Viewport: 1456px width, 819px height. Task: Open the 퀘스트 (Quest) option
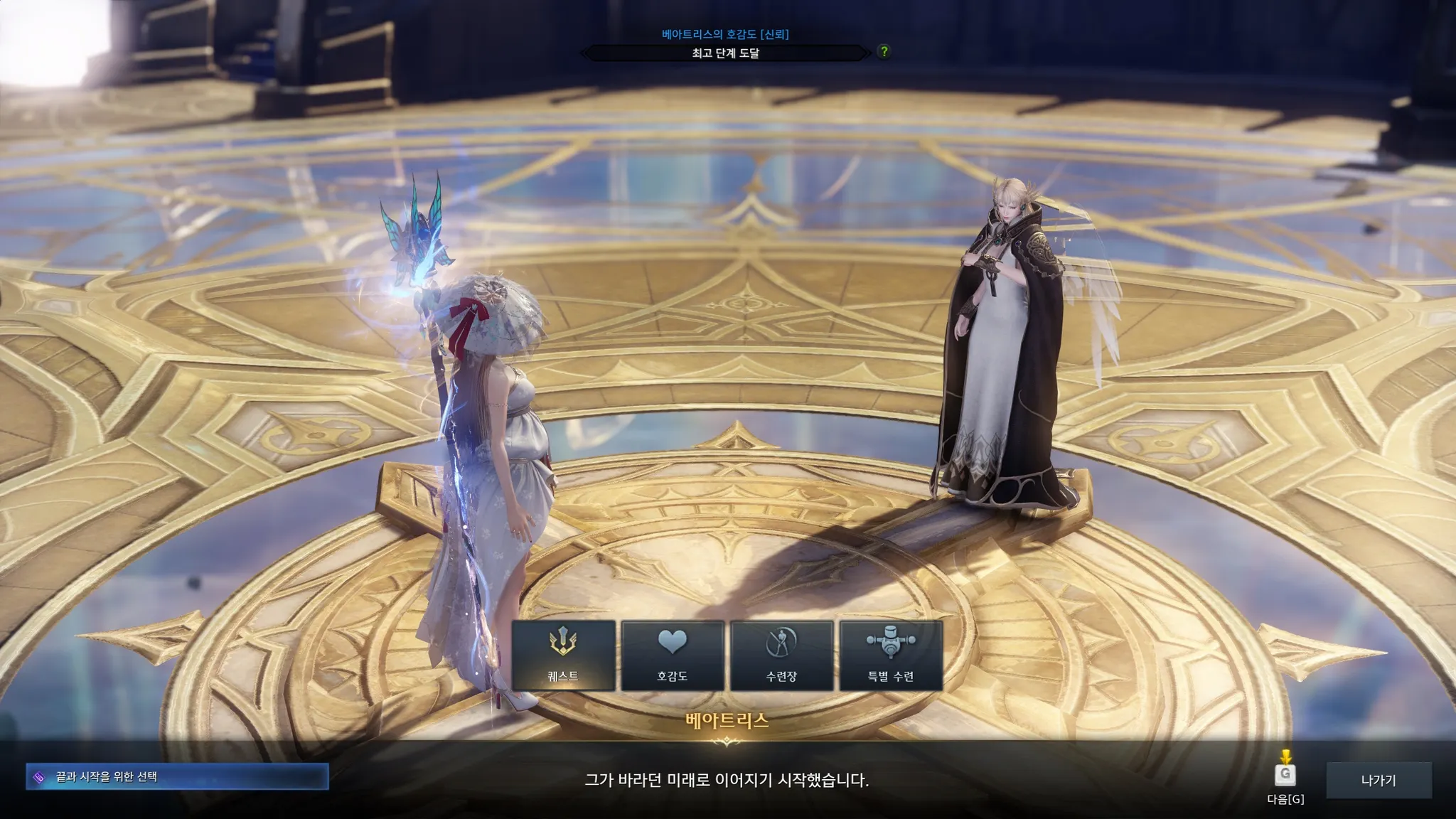563,655
